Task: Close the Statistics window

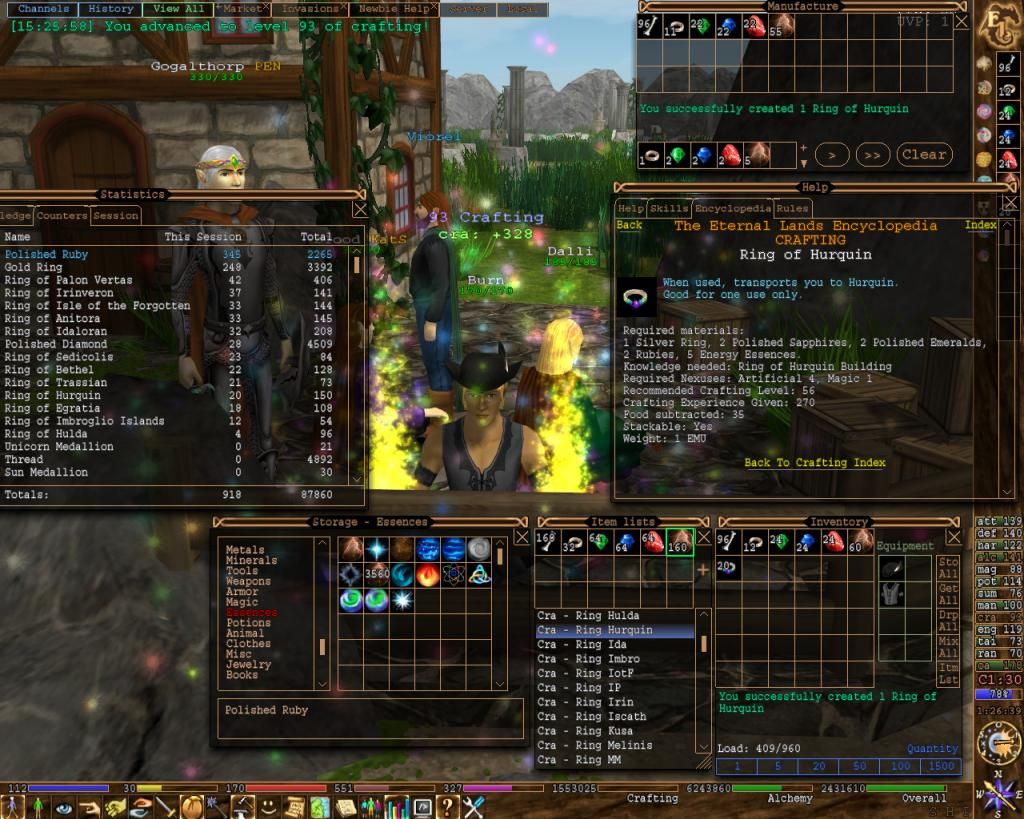Action: [x=360, y=210]
